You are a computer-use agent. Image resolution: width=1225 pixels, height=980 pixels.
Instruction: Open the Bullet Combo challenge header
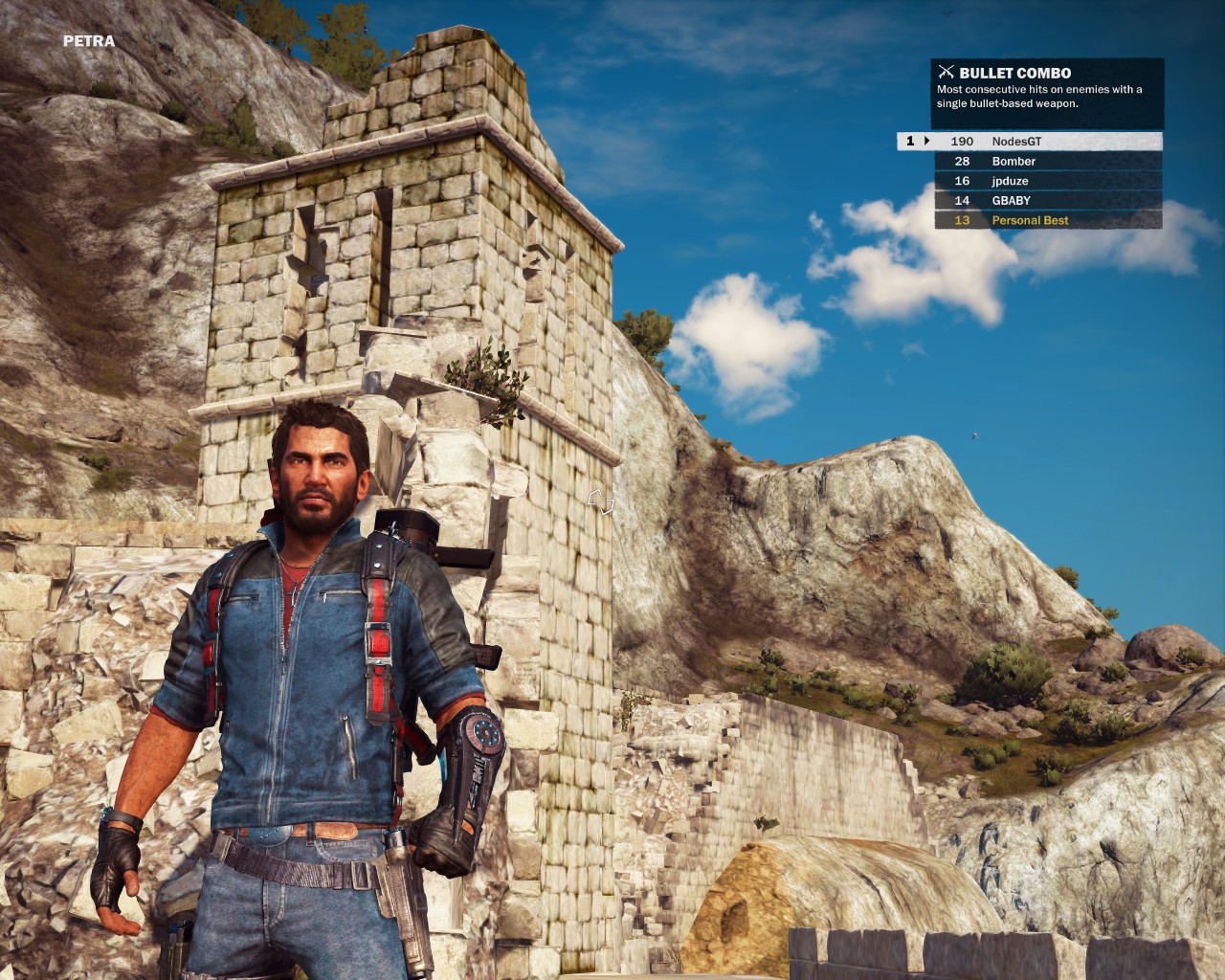click(x=1014, y=73)
